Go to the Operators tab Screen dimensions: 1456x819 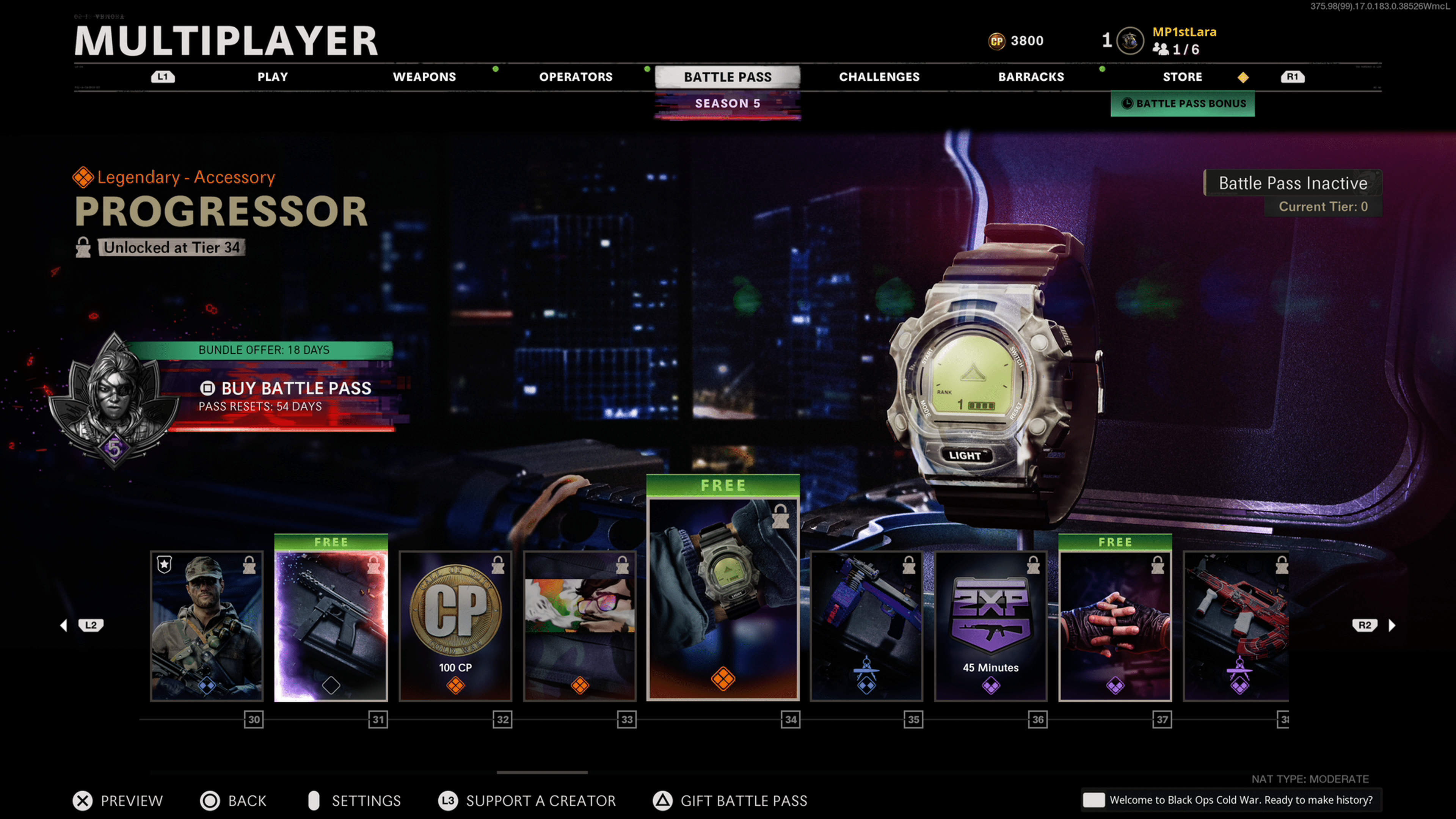576,77
